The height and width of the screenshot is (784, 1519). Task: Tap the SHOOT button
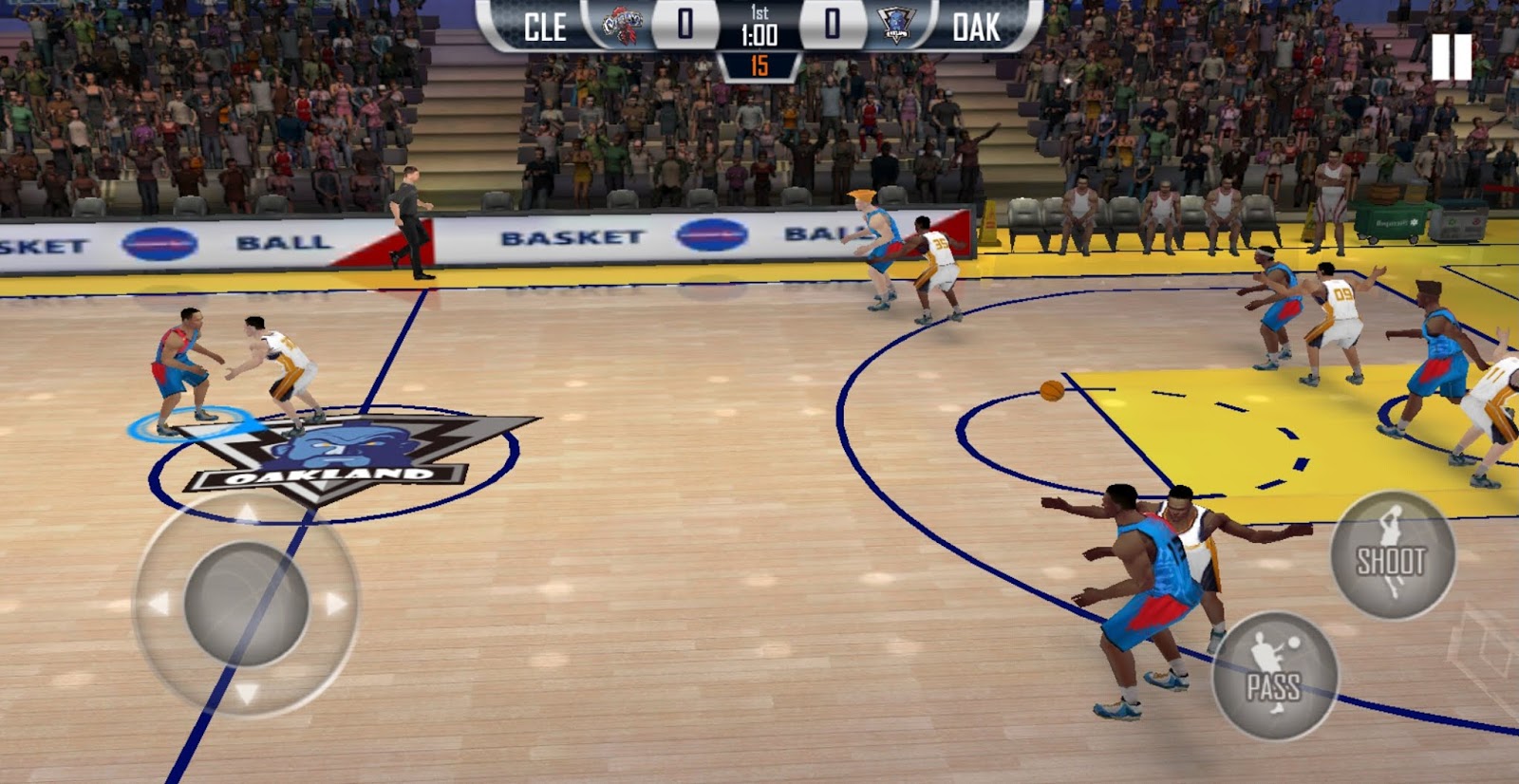1392,556
